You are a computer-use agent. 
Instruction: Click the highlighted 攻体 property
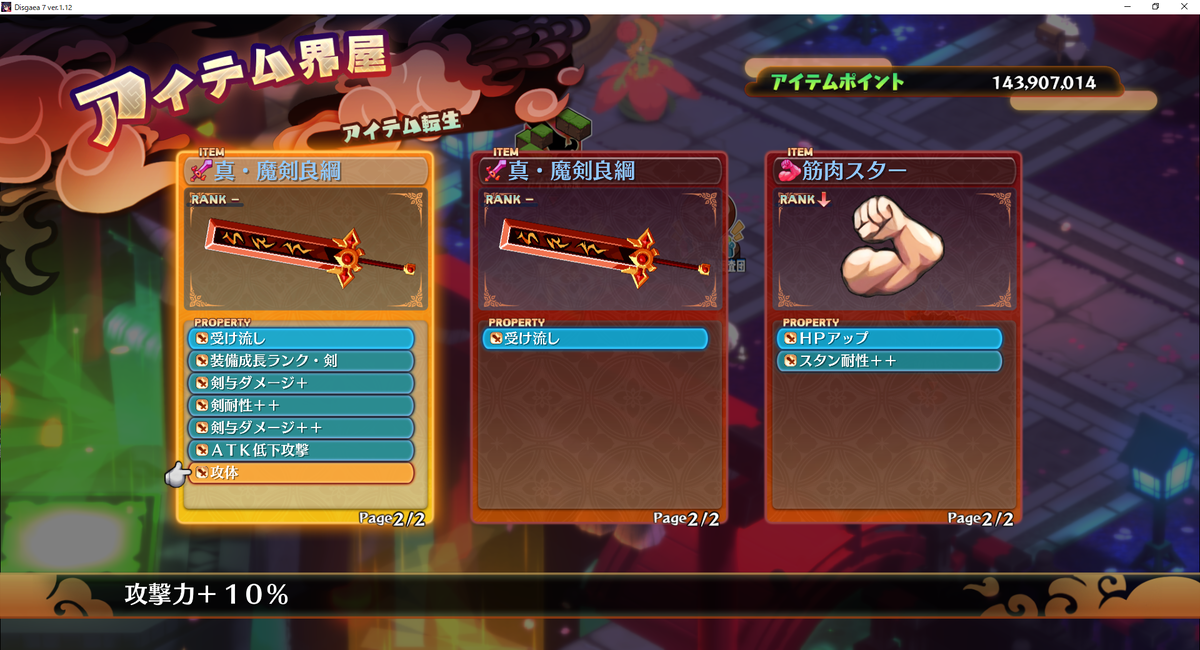click(x=300, y=472)
